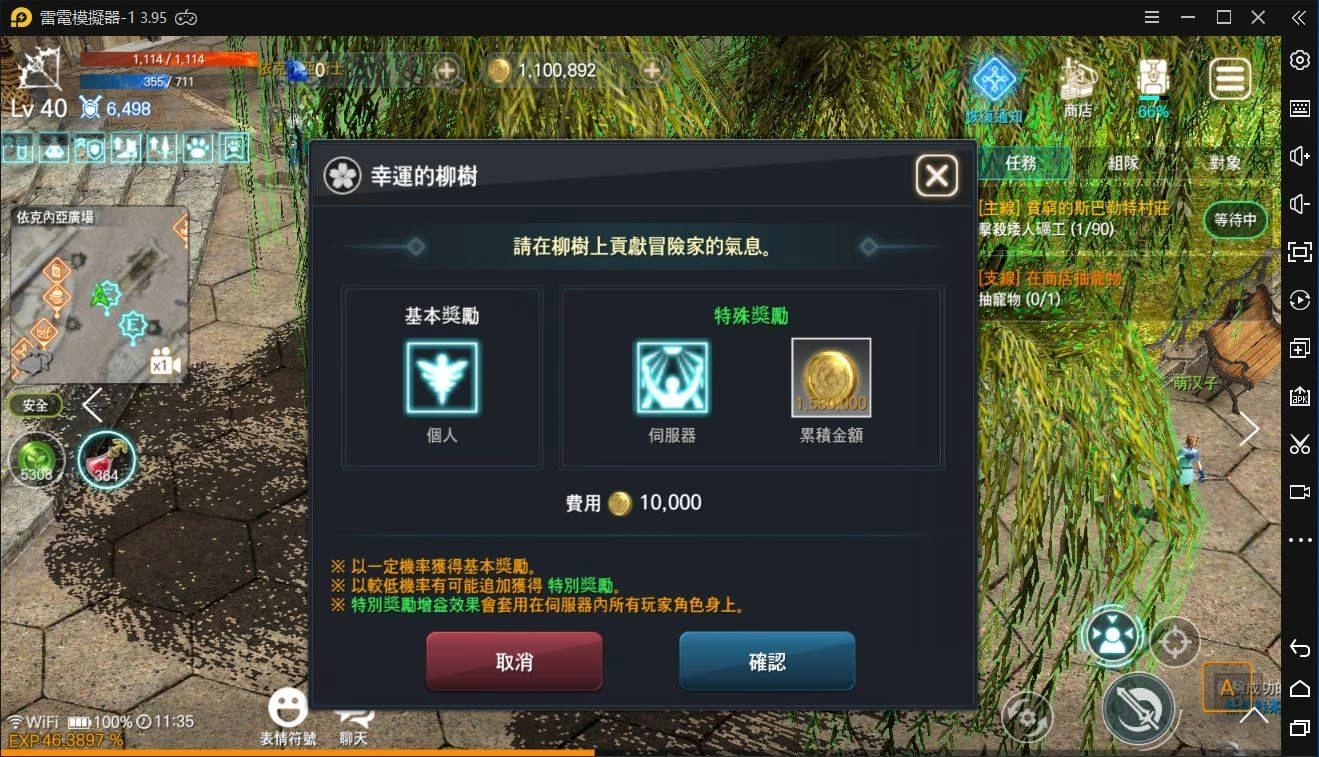Click the blue 恢復通知 notification diamond icon
This screenshot has width=1319, height=757.
[x=994, y=80]
